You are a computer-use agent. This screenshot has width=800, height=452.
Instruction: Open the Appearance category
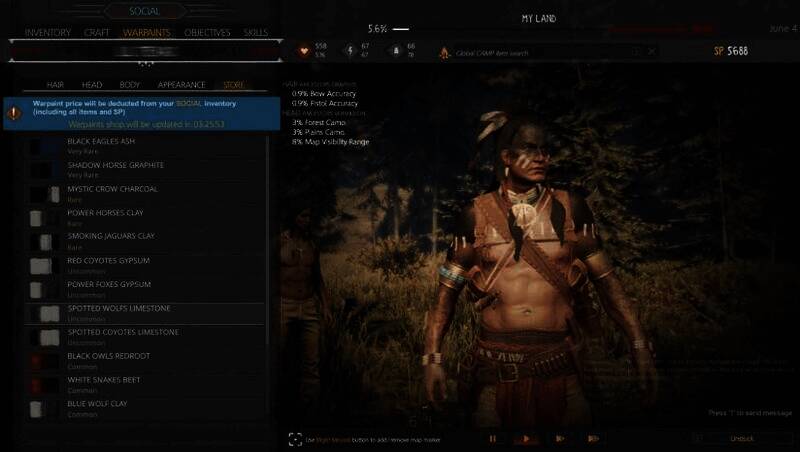[x=181, y=85]
